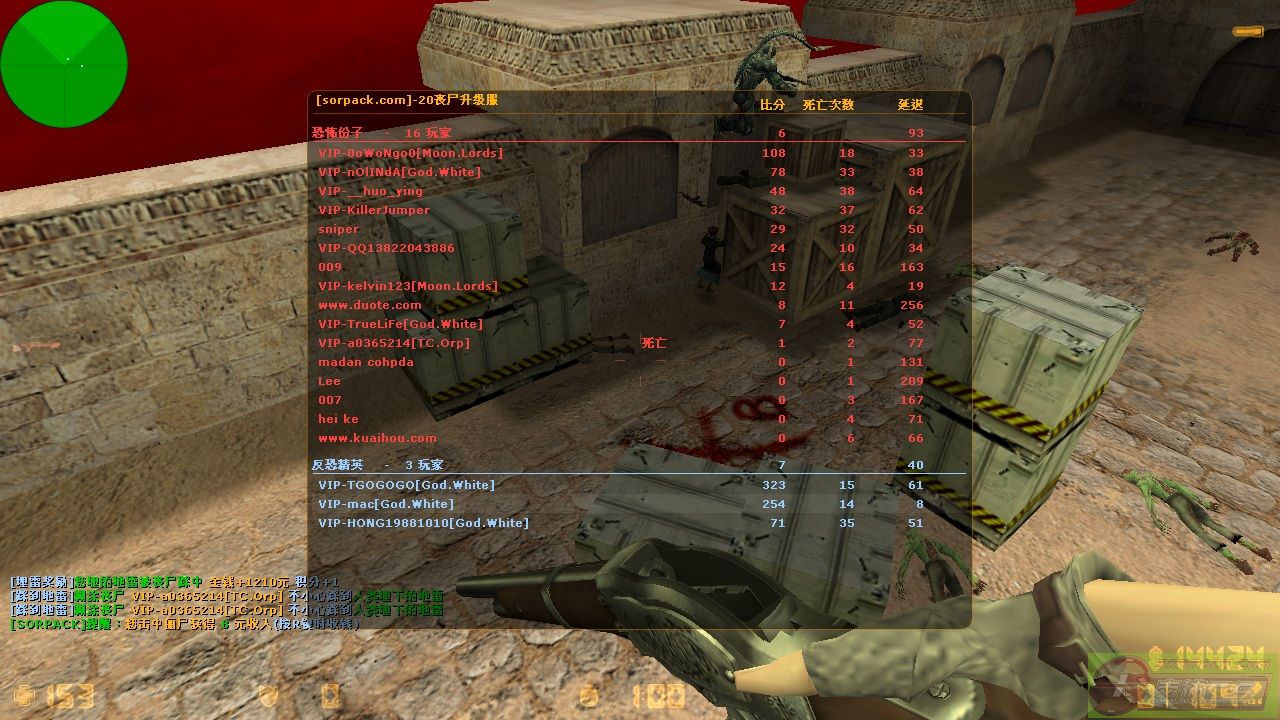
Task: Select player VIP-OoWoNgoO[Moon.Lords] row
Action: tap(410, 153)
